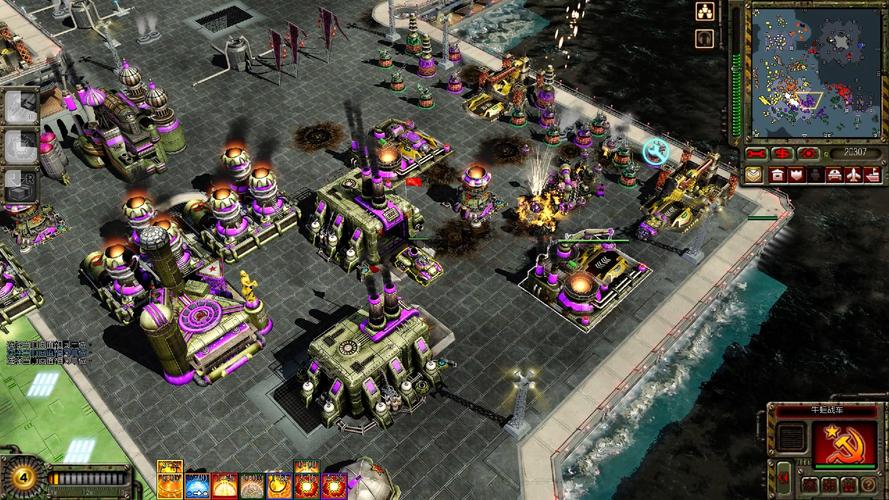Open the structures build tab
Image resolution: width=889 pixels, height=500 pixels.
pyautogui.click(x=777, y=175)
